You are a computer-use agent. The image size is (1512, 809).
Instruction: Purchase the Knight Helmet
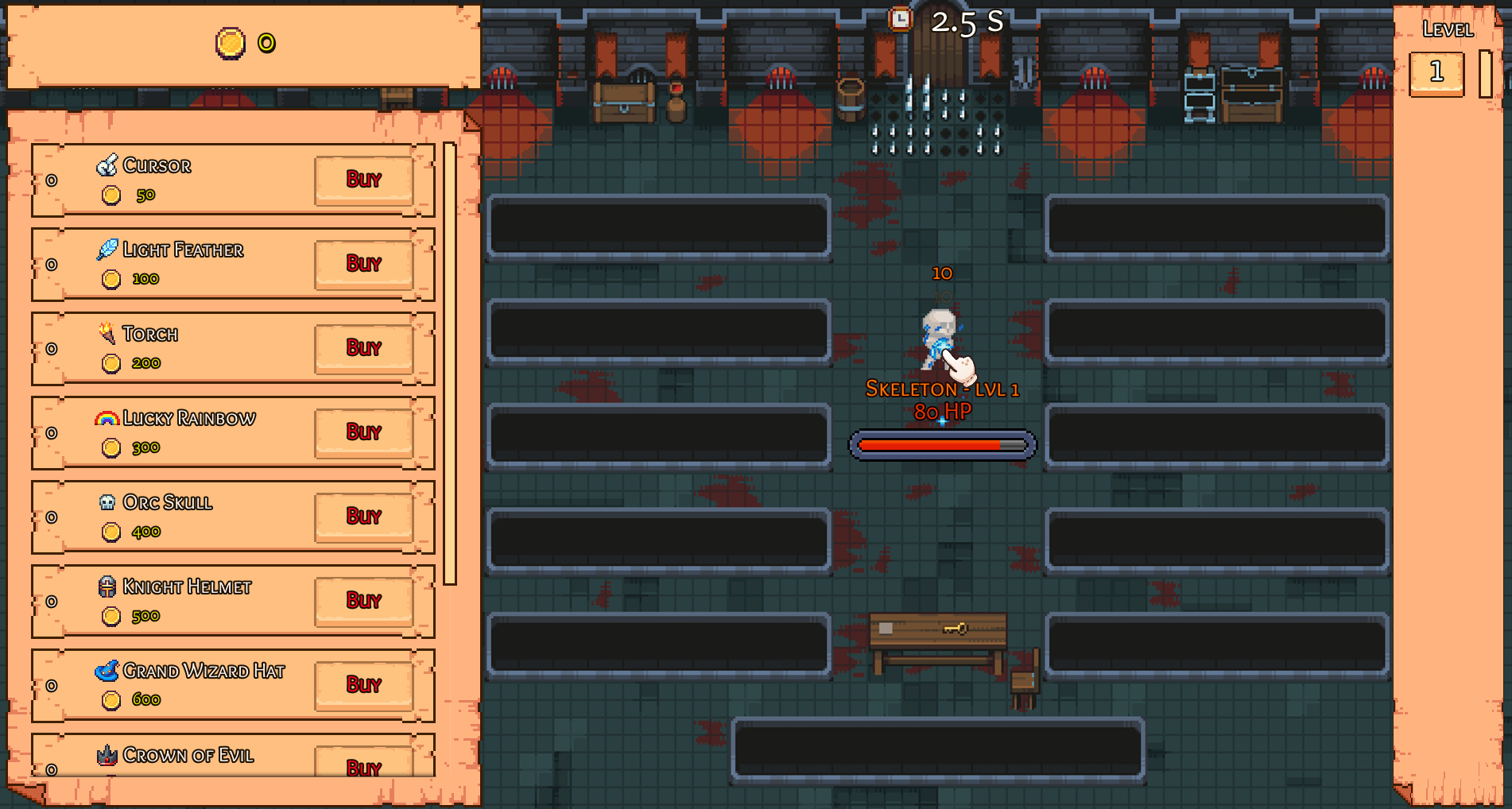pyautogui.click(x=364, y=601)
